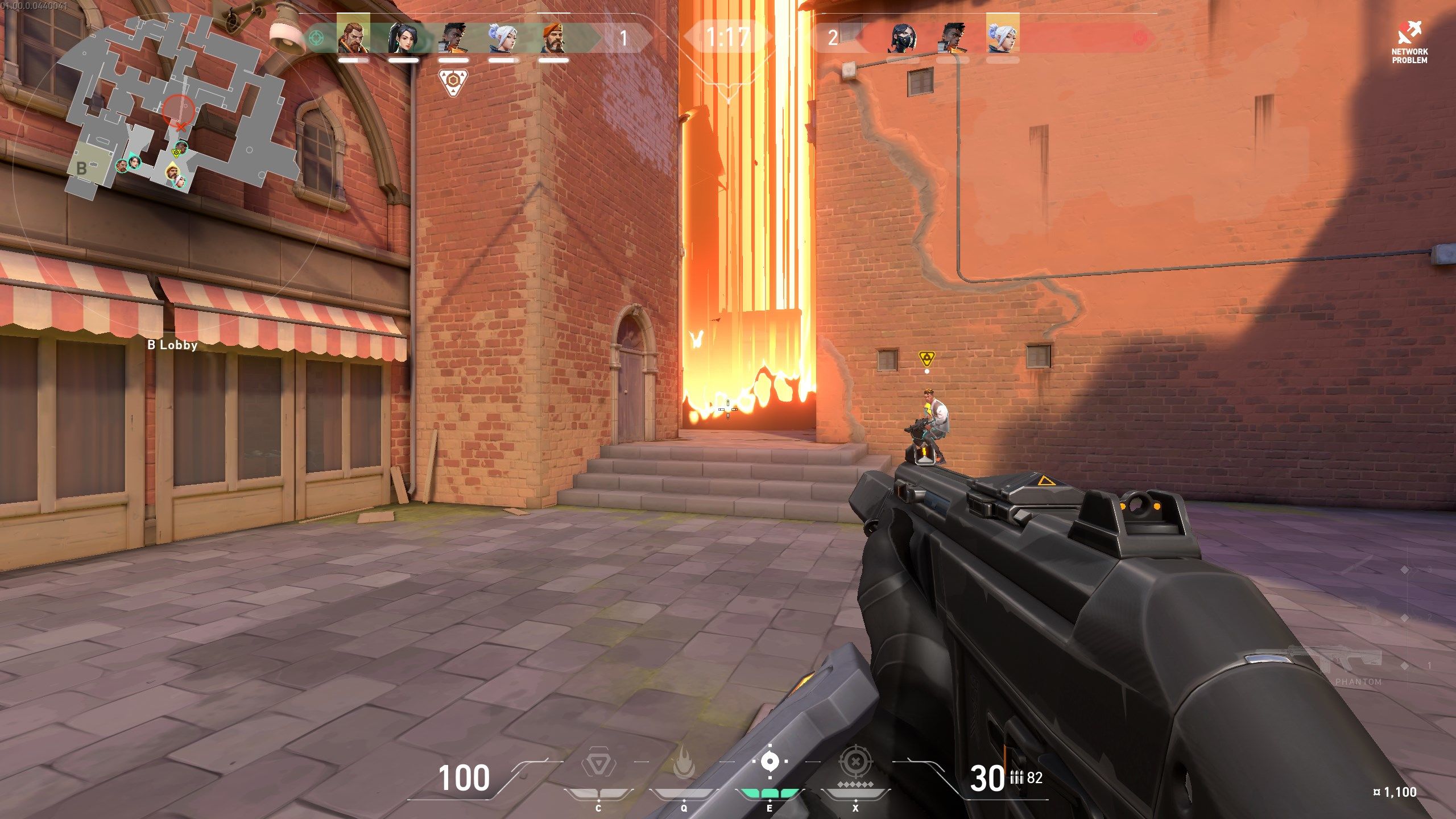Image resolution: width=1456 pixels, height=819 pixels.
Task: Click the red circle ping on the minimap
Action: click(179, 110)
